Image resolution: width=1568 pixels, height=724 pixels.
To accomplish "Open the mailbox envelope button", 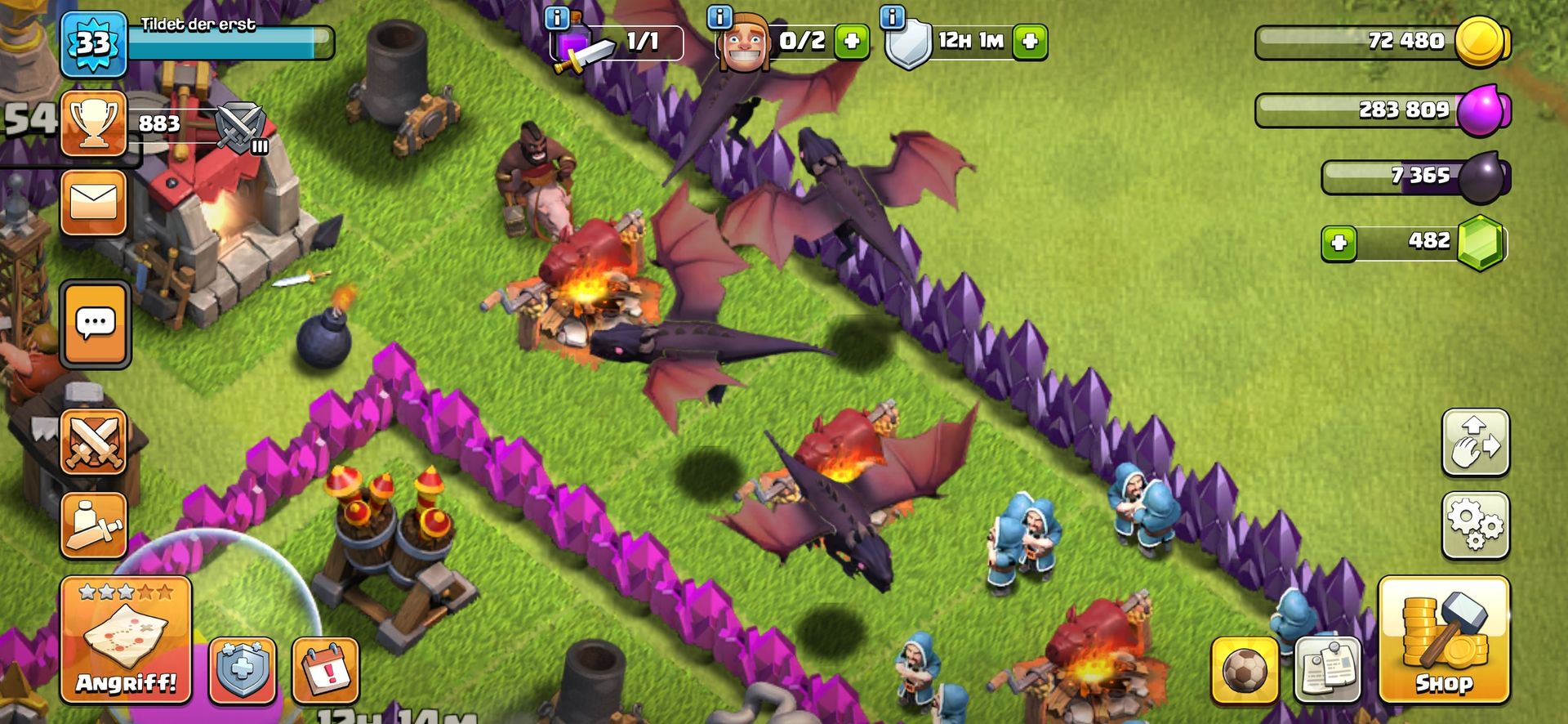I will click(94, 203).
